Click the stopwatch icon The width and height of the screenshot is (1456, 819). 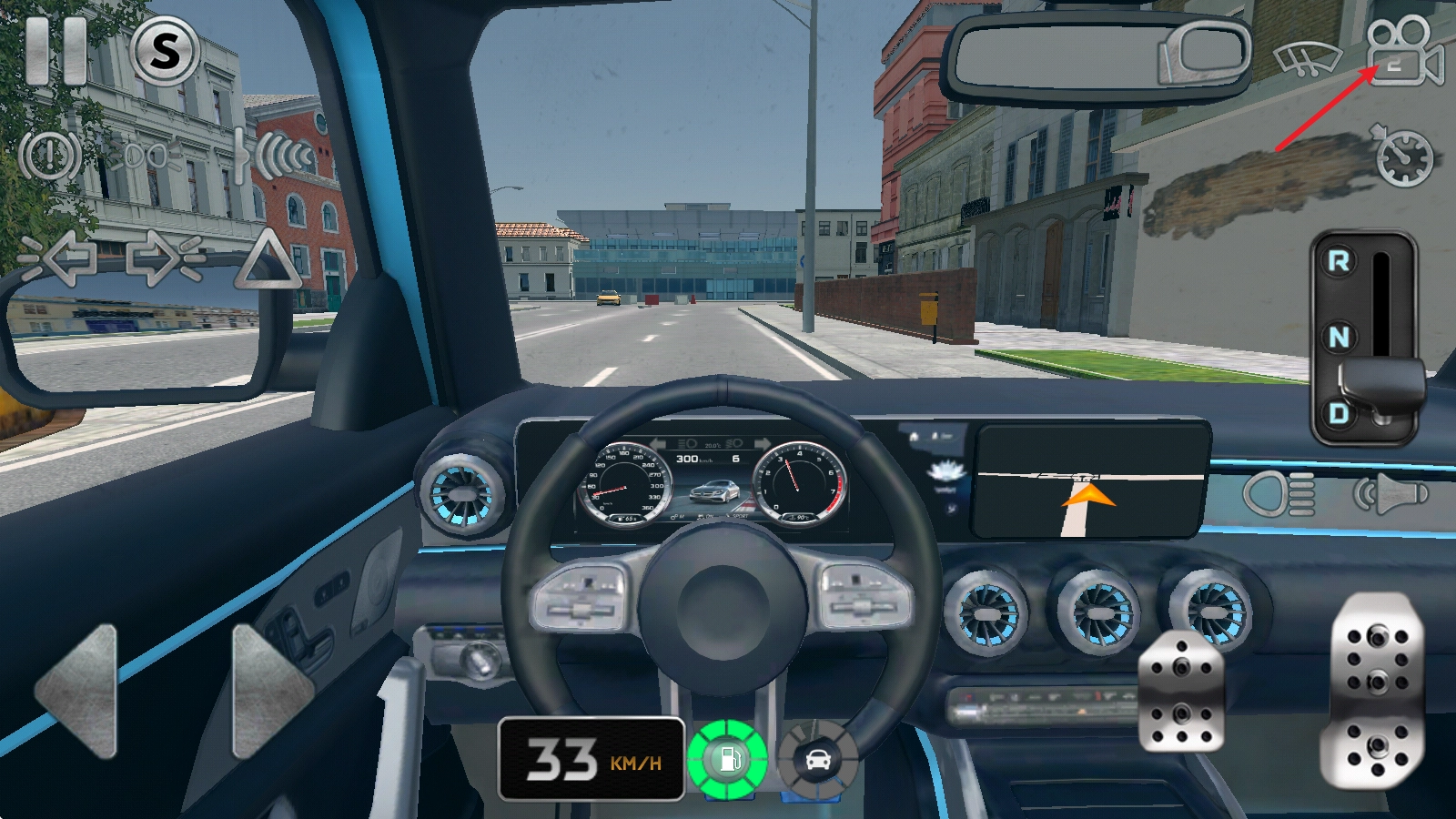1402,157
